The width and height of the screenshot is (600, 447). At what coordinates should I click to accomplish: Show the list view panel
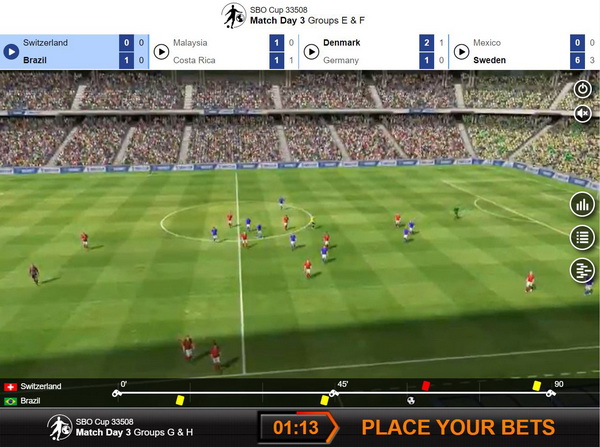581,238
